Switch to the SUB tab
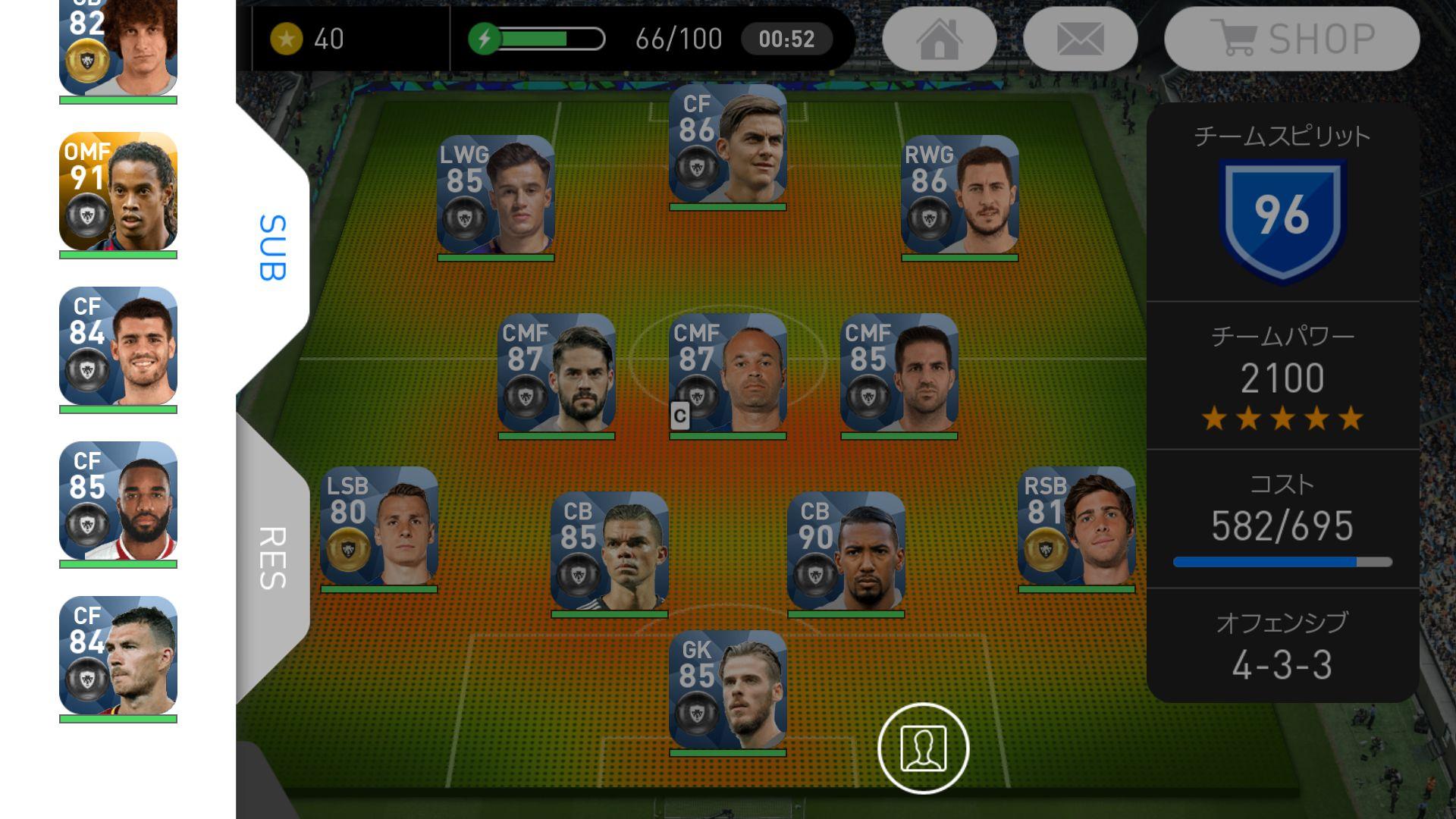This screenshot has height=819, width=1456. pyautogui.click(x=273, y=247)
